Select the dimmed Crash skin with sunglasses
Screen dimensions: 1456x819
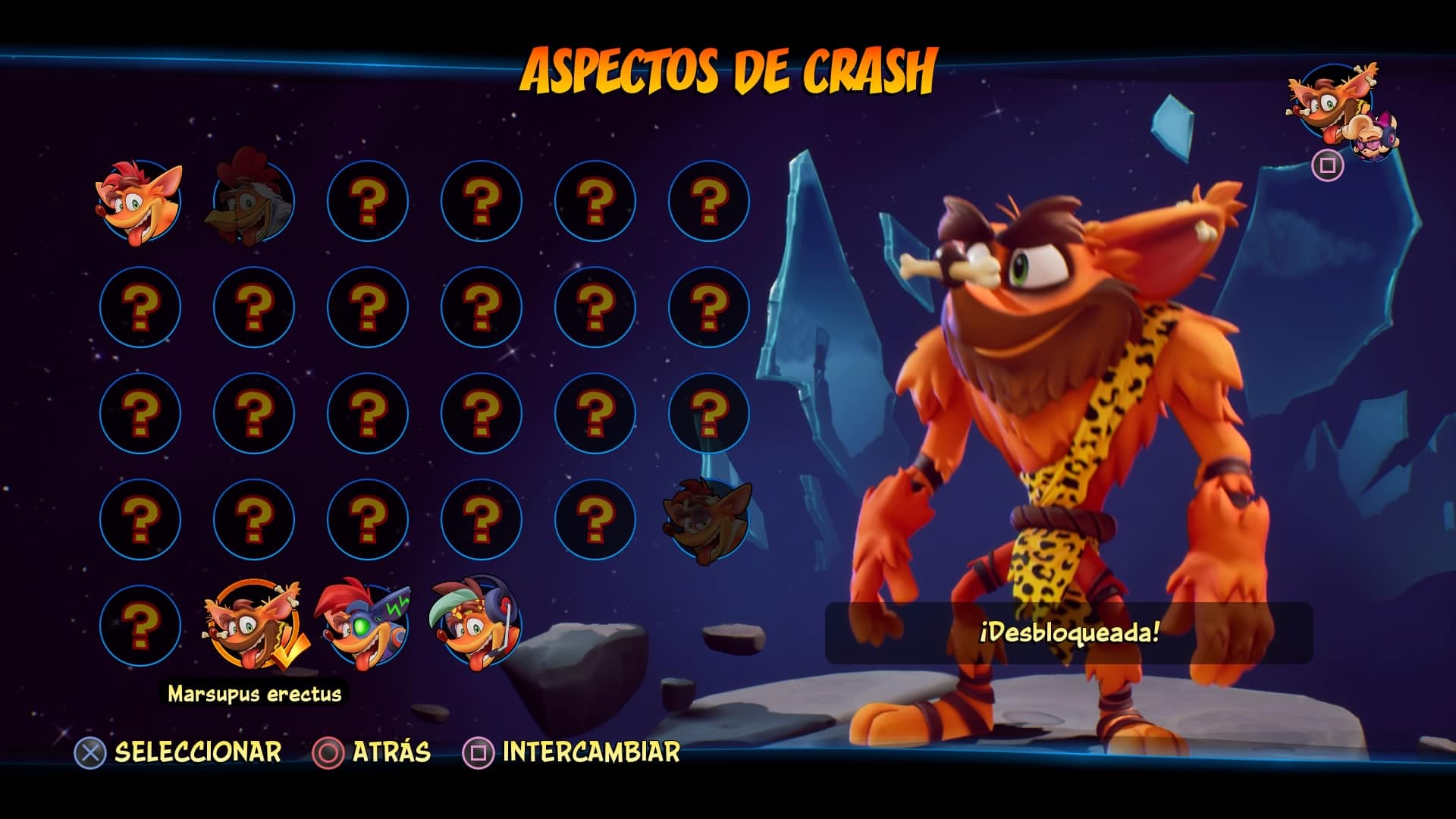[x=708, y=519]
